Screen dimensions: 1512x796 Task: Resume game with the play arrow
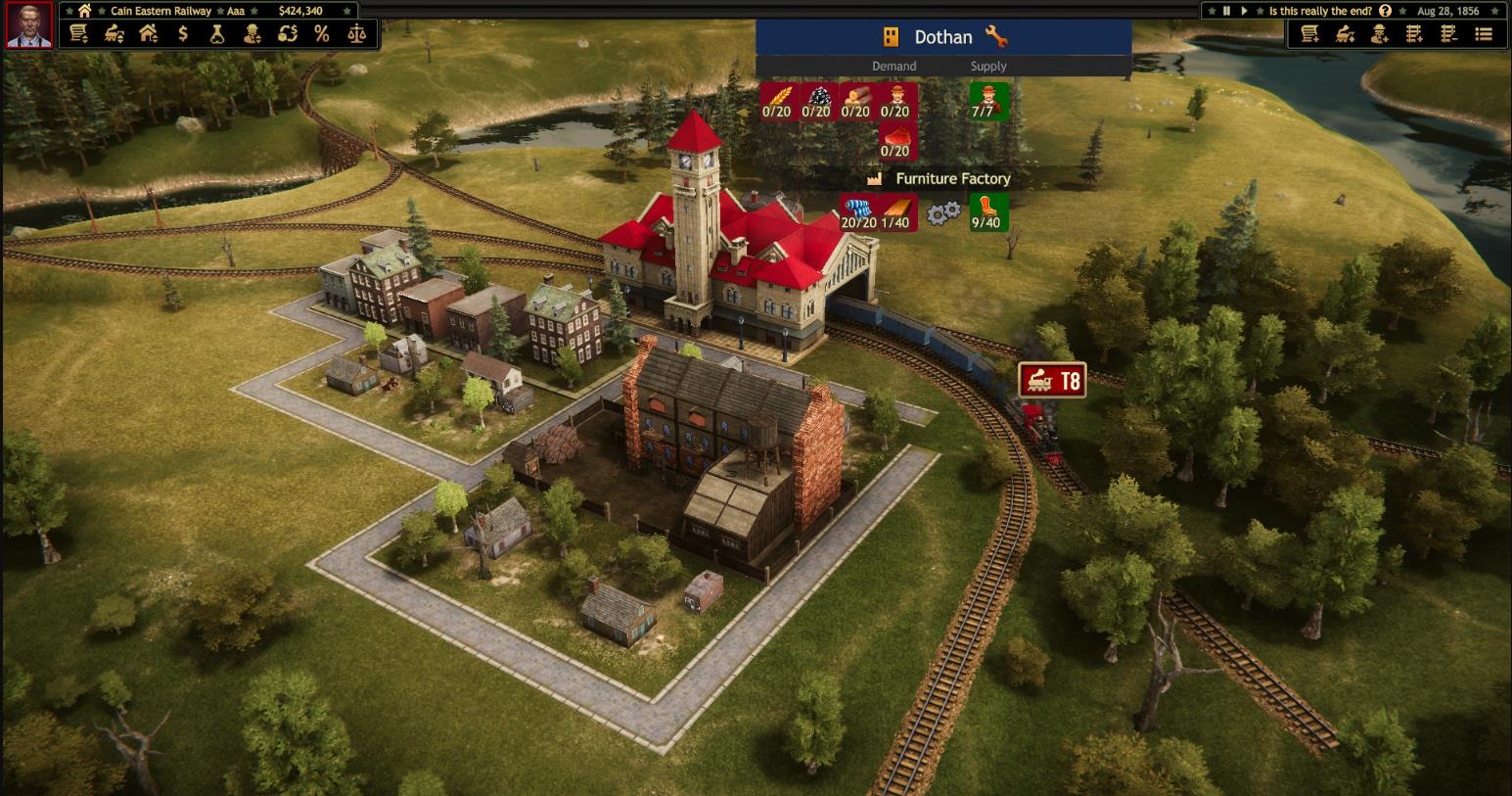point(1244,11)
